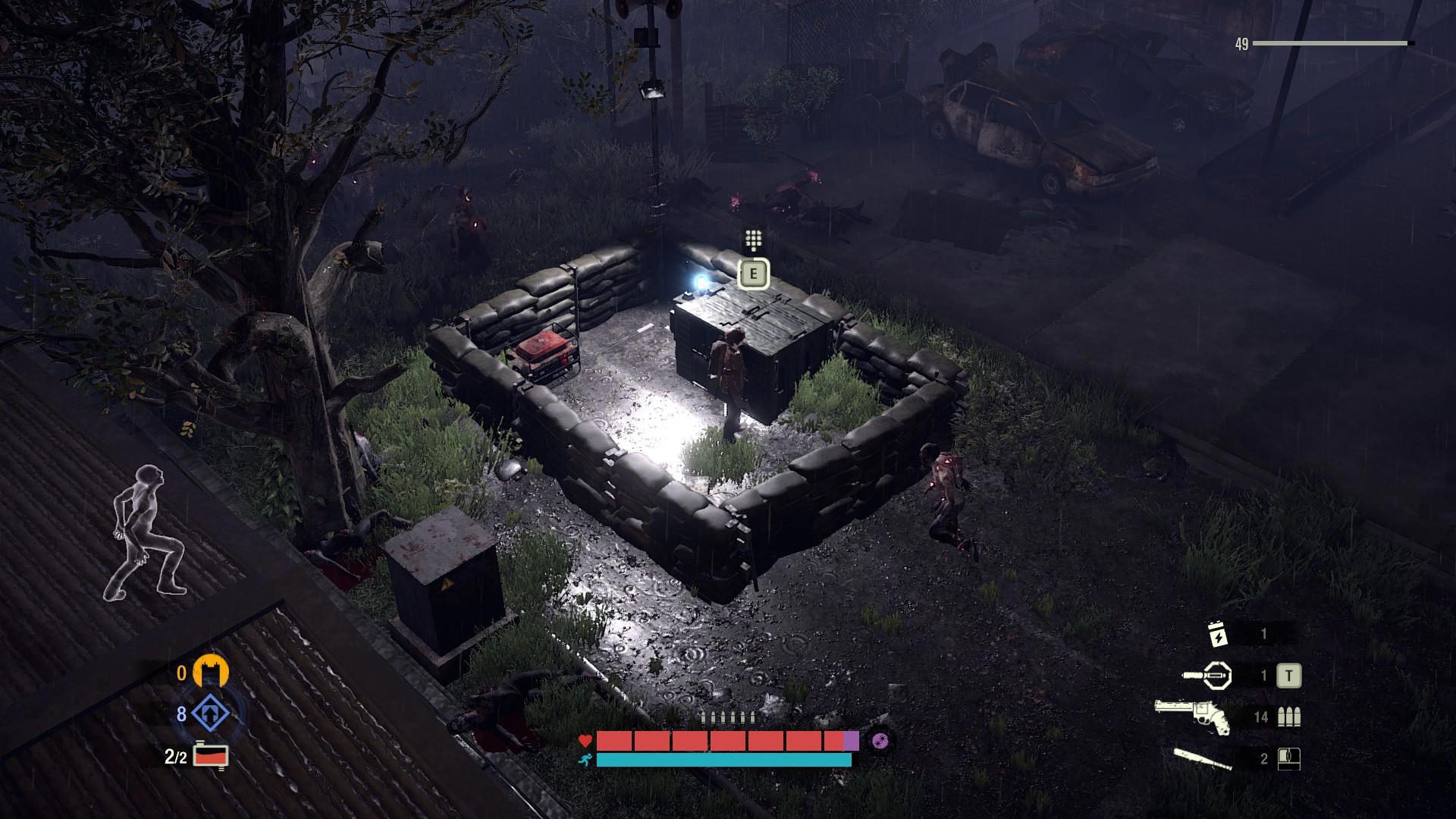Click the keypad interaction icon above the crate
1456x819 pixels.
click(753, 240)
